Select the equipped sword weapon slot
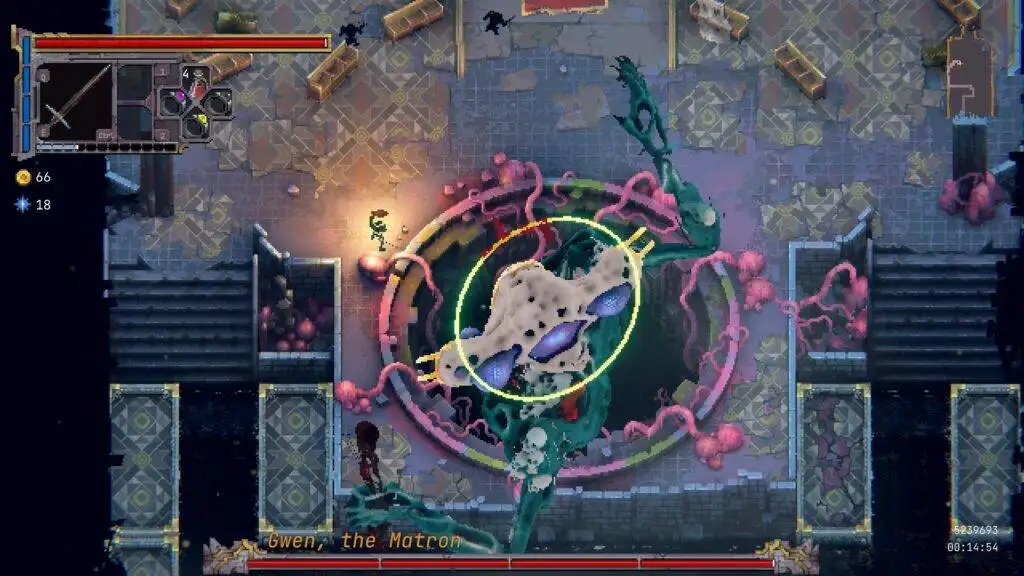 [75, 101]
